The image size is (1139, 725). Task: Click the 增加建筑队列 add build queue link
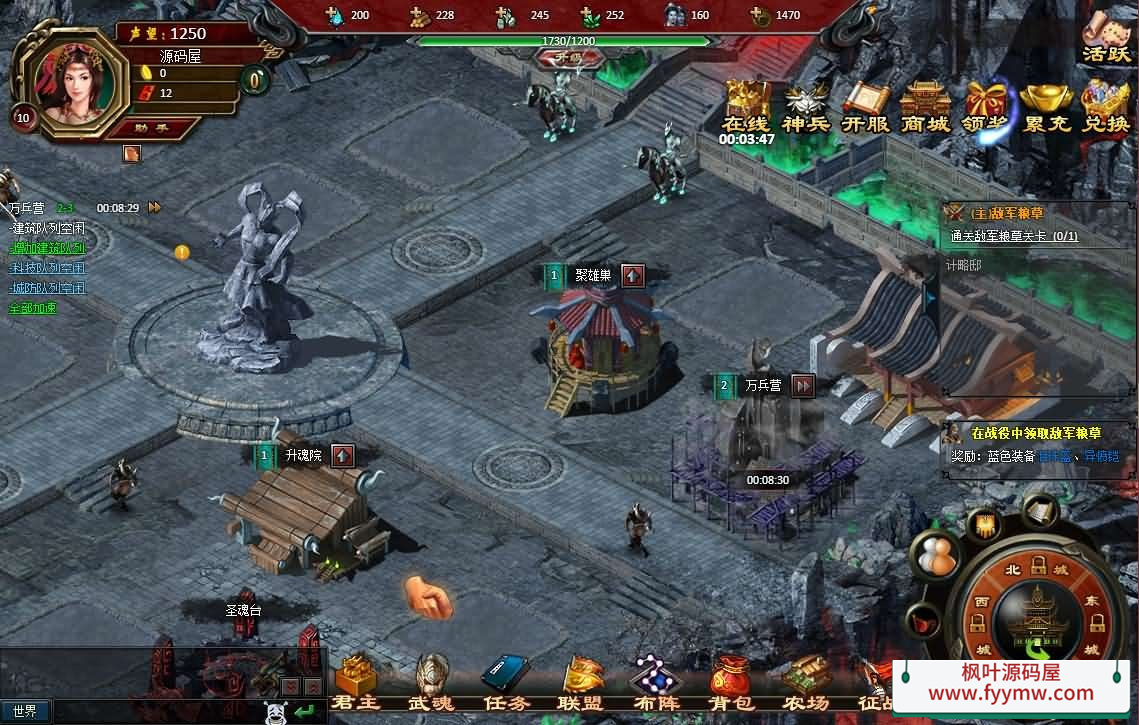(47, 248)
